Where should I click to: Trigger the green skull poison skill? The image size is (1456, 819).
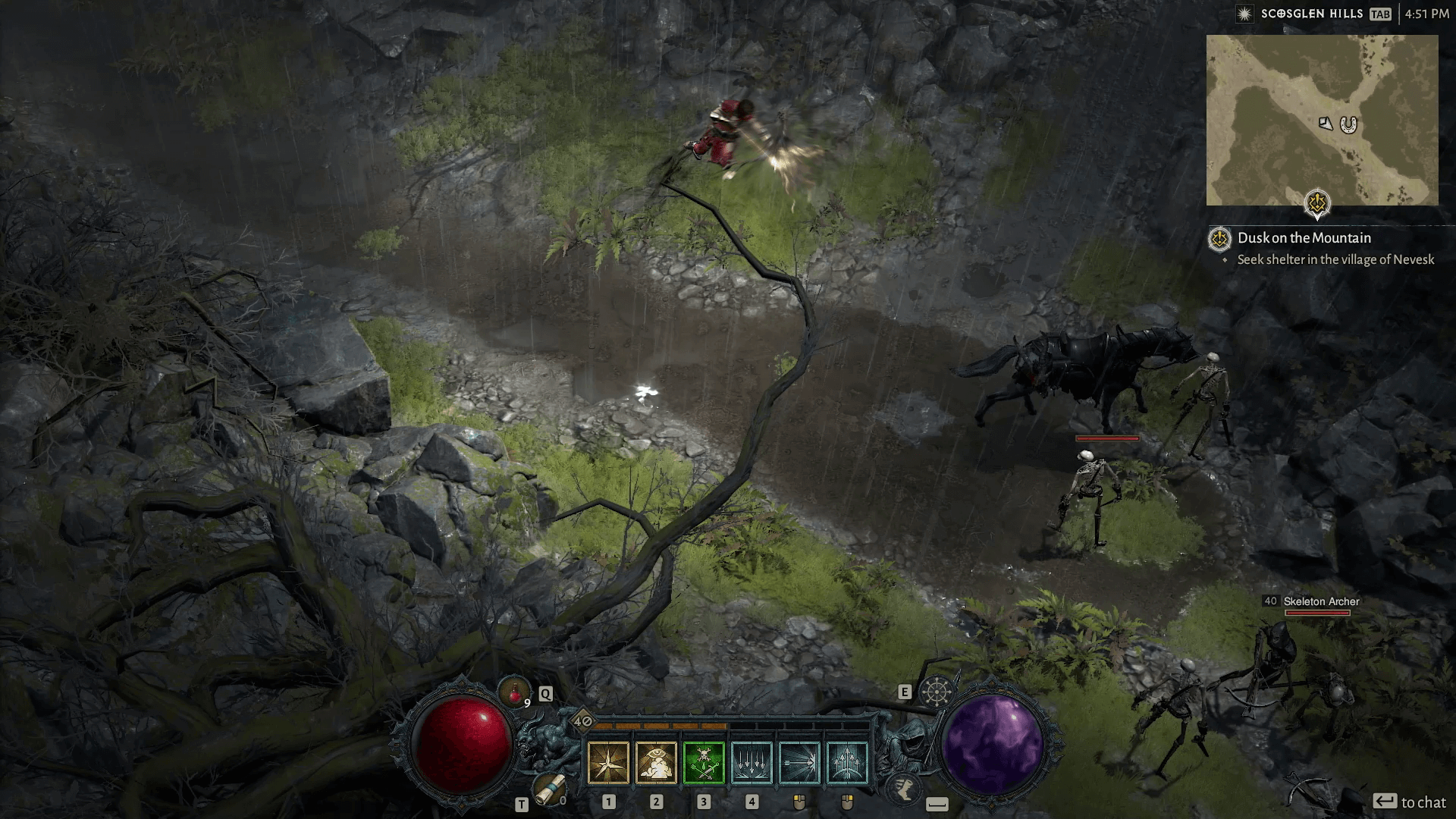coord(704,762)
